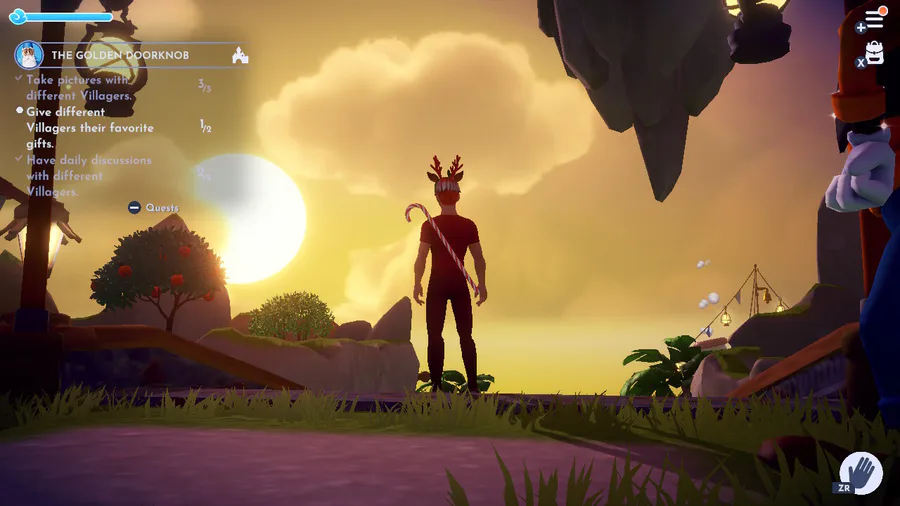The image size is (900, 506).
Task: Click the take pictures with Villagers objective
Action: [x=78, y=87]
